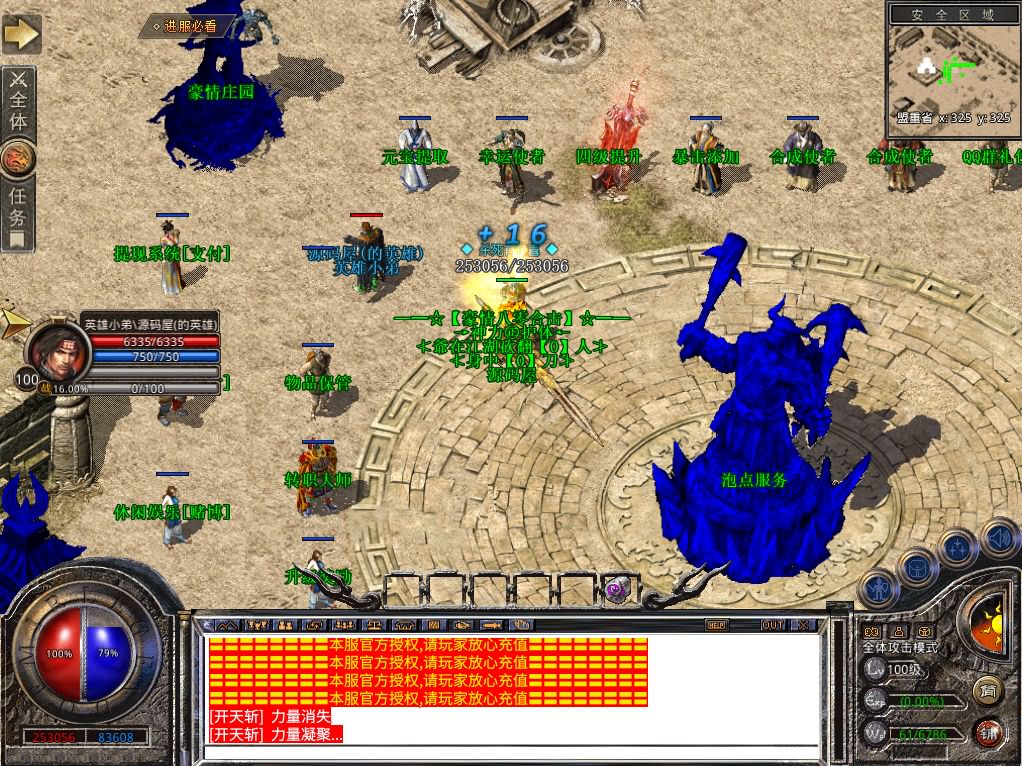Viewport: 1022px width, 766px height.
Task: Open the skills round button
Action: (958, 547)
